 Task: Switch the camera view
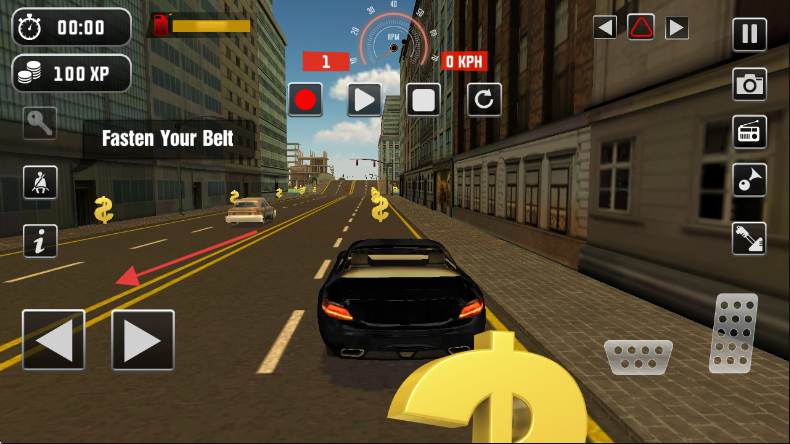coord(749,84)
